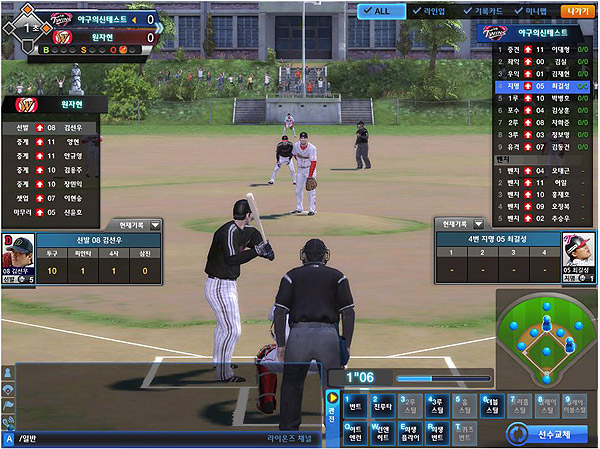Image resolution: width=600 pixels, height=449 pixels.
Task: Open pitcher 김선우's portrait card
Action: point(19,256)
